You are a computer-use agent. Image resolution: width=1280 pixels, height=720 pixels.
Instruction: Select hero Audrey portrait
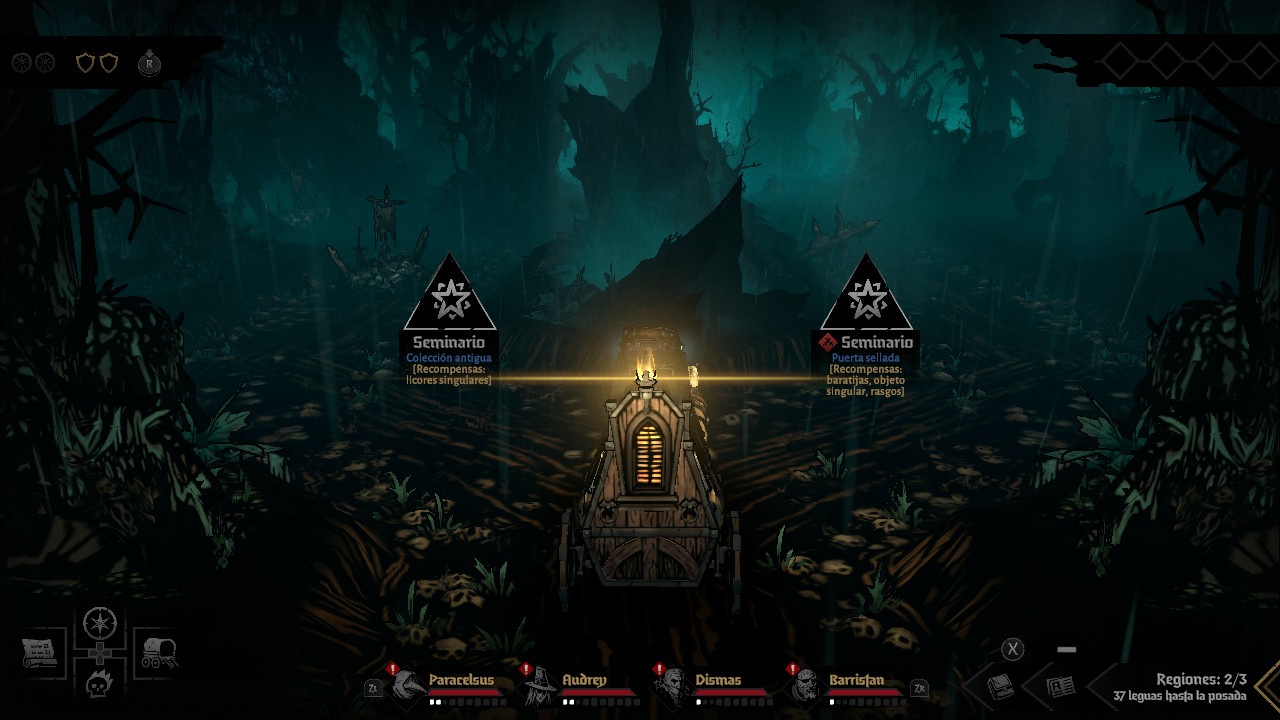click(x=539, y=686)
